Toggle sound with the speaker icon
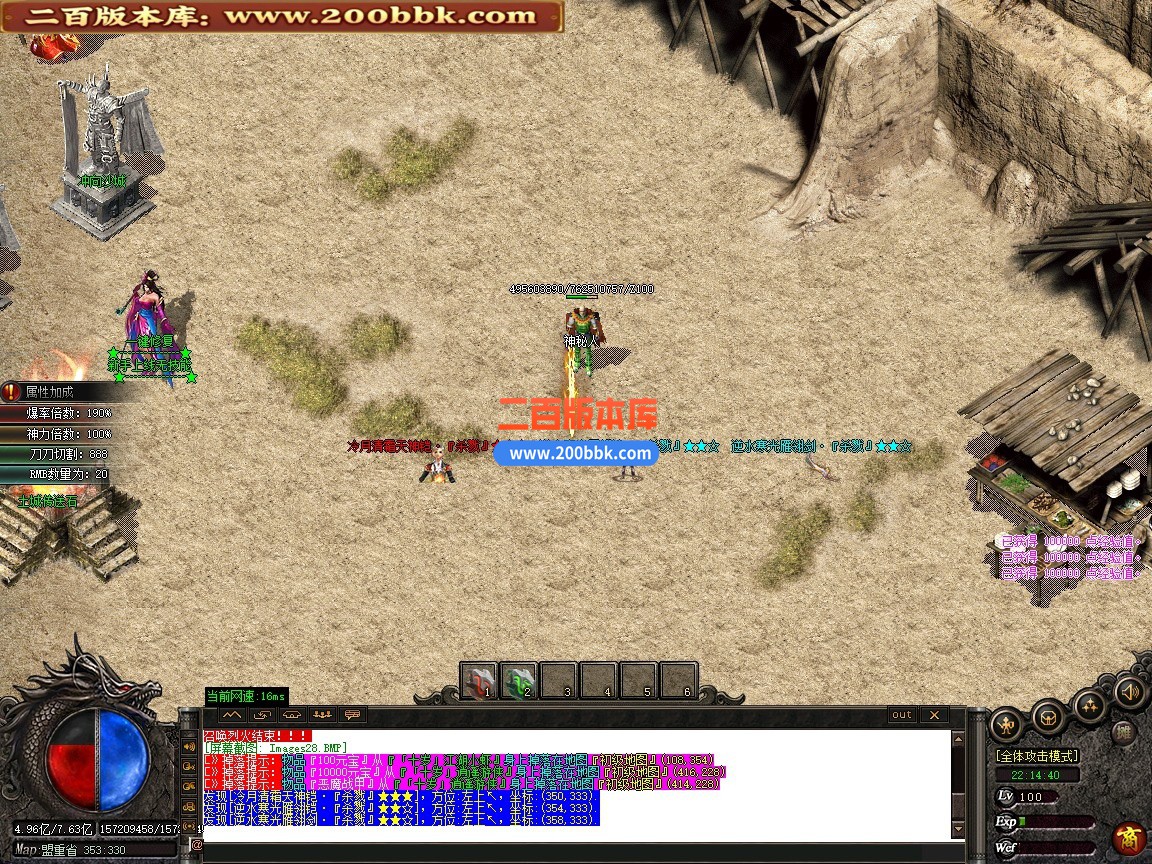This screenshot has width=1152, height=864. tap(1130, 692)
